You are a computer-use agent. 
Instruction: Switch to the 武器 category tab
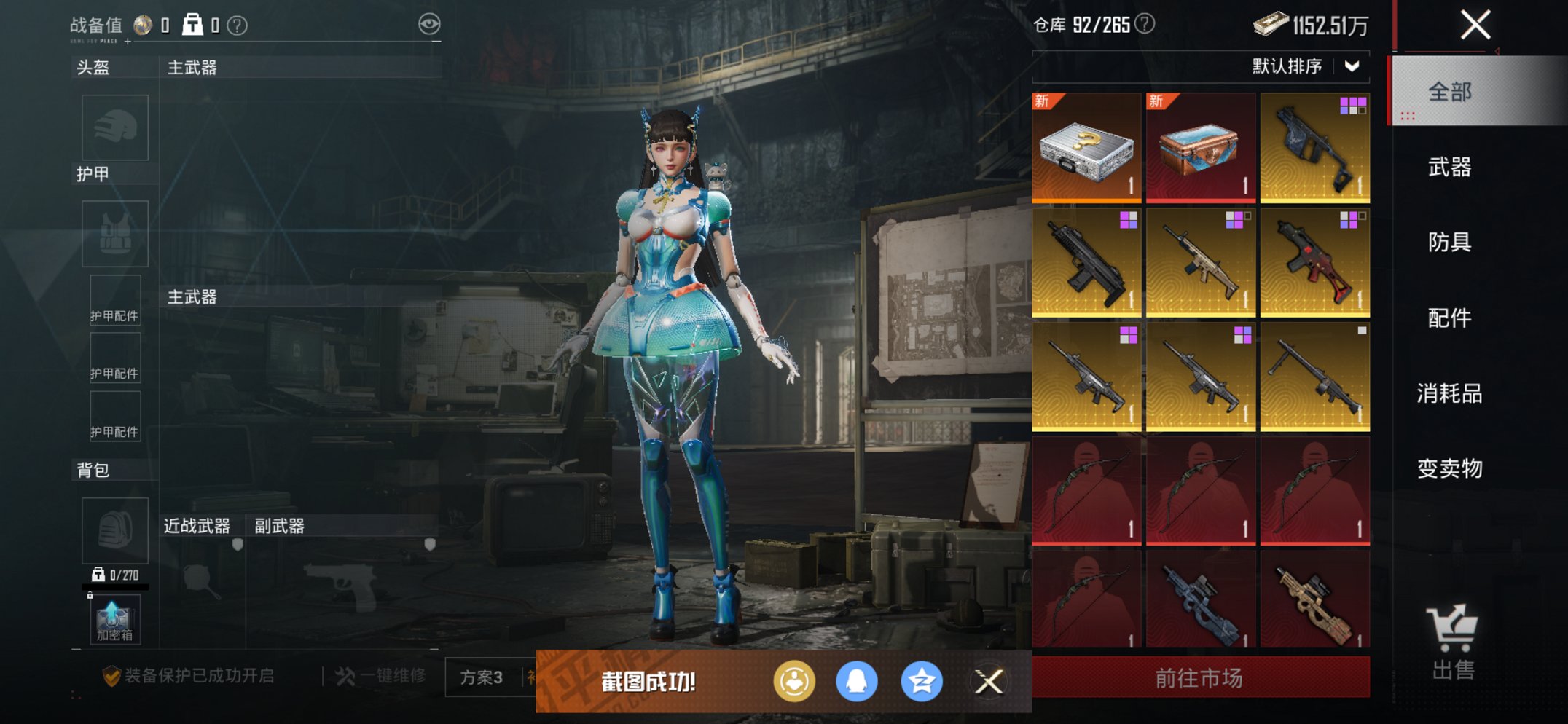coord(1449,168)
